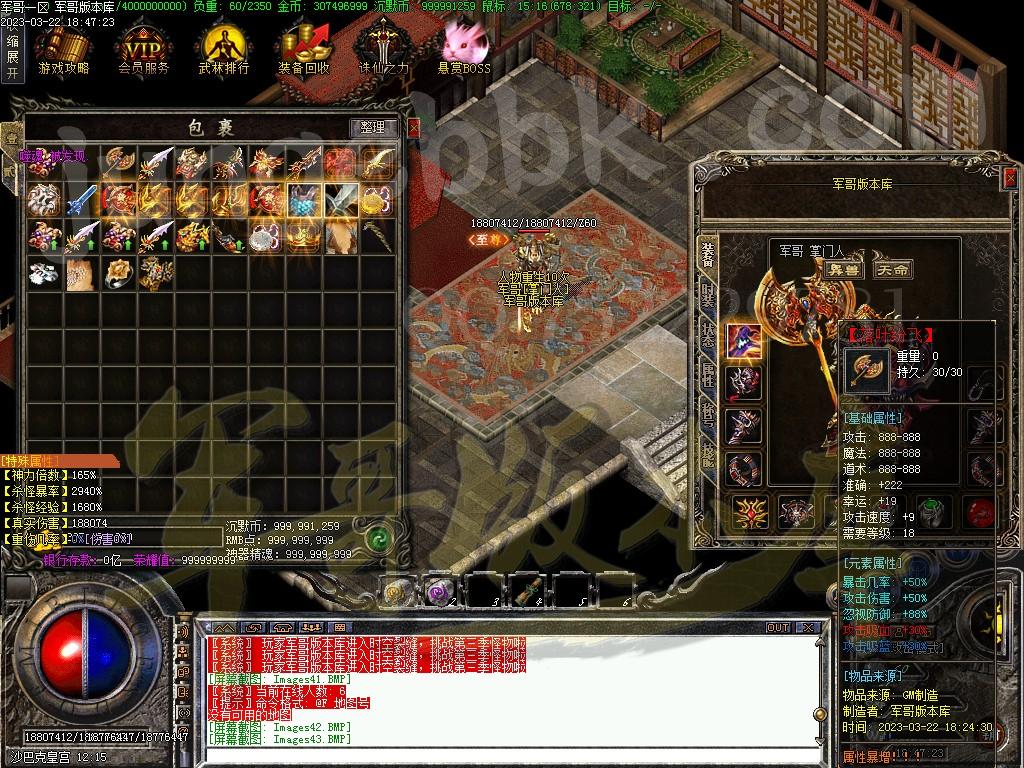Viewport: 1024px width, 768px height.
Task: Switch to the 状态 status tab
Action: click(x=707, y=337)
